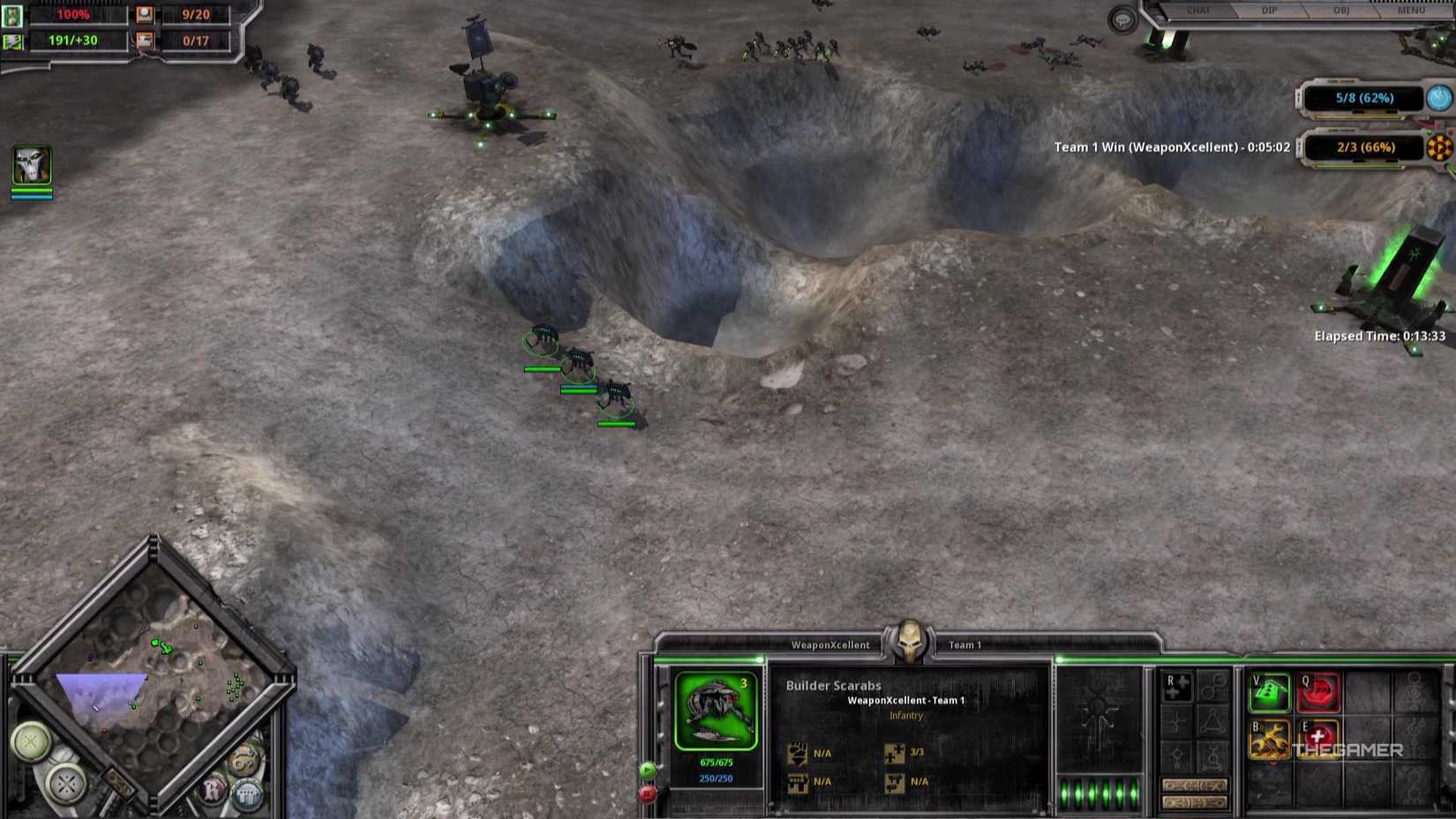Open the CHAT panel top-right

point(1198,11)
